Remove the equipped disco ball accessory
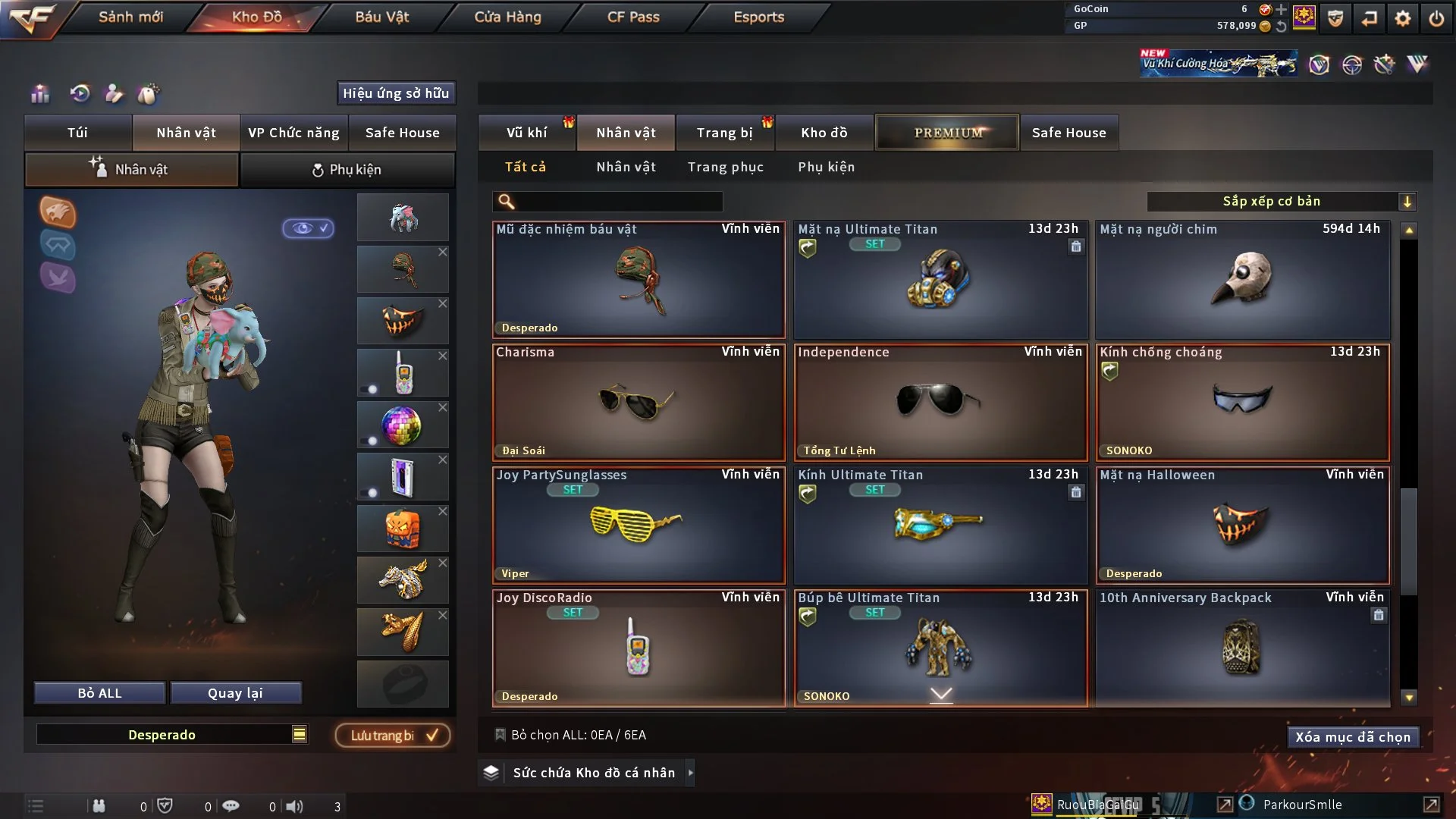 pyautogui.click(x=443, y=408)
